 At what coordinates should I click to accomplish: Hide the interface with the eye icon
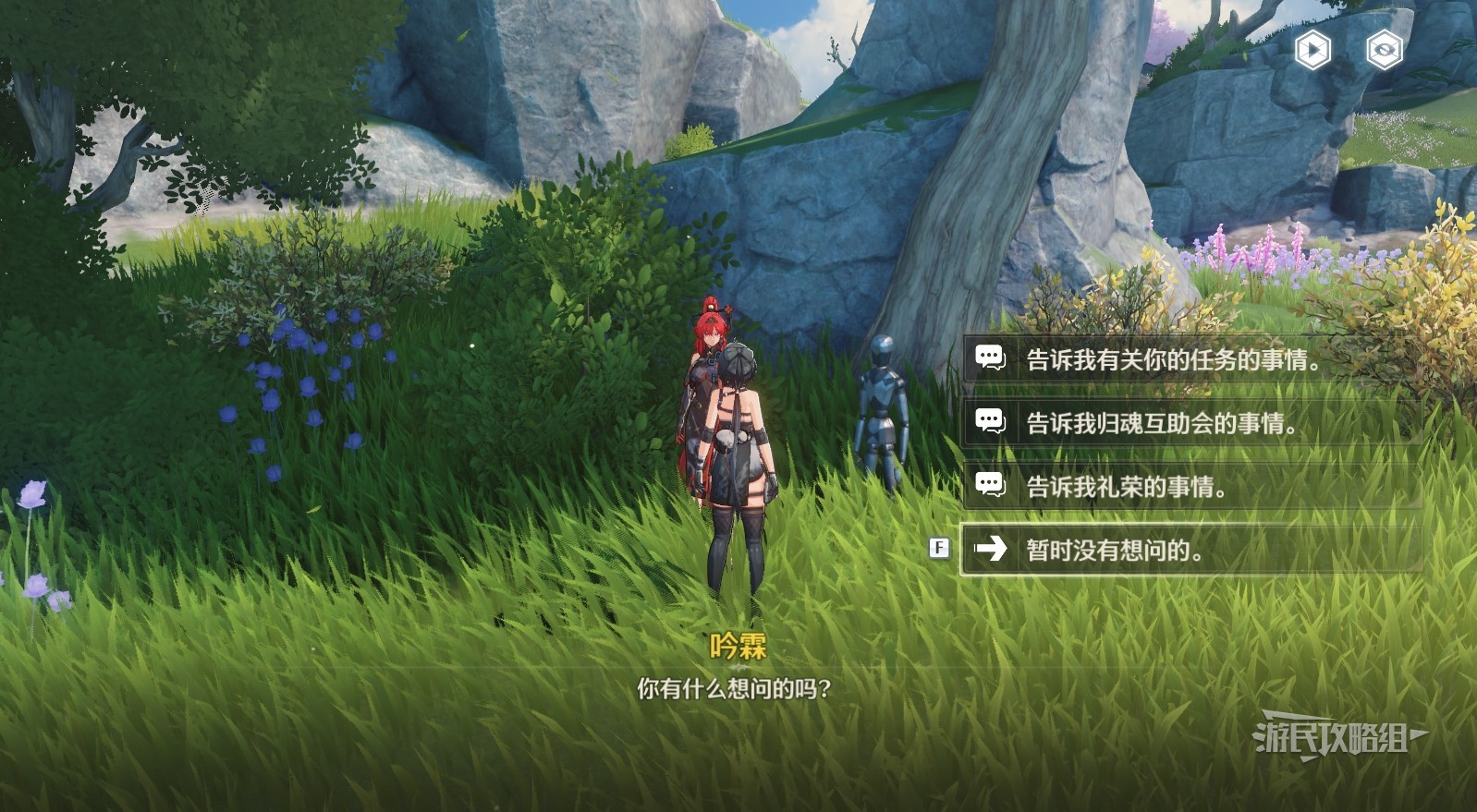[x=1384, y=50]
